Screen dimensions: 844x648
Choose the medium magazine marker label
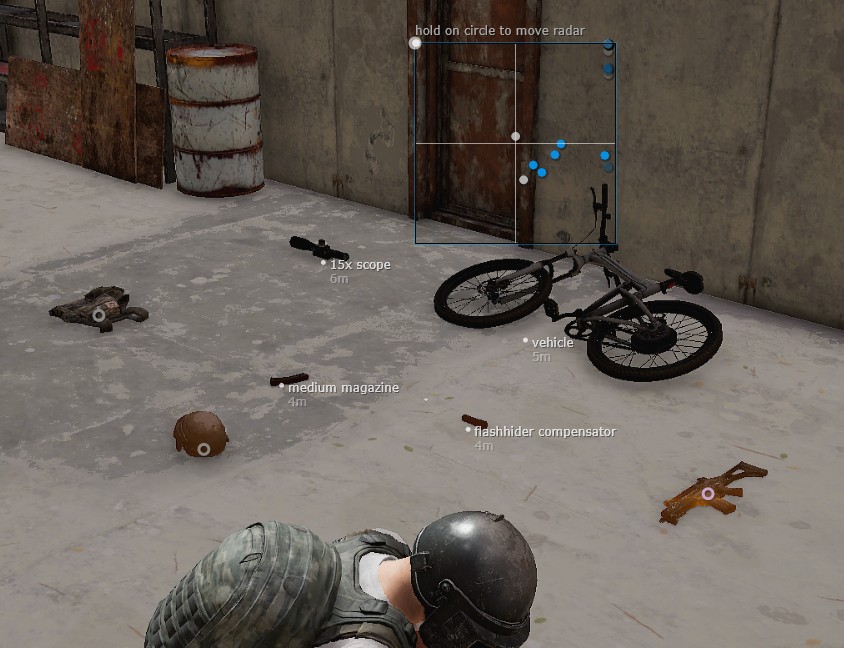(343, 388)
